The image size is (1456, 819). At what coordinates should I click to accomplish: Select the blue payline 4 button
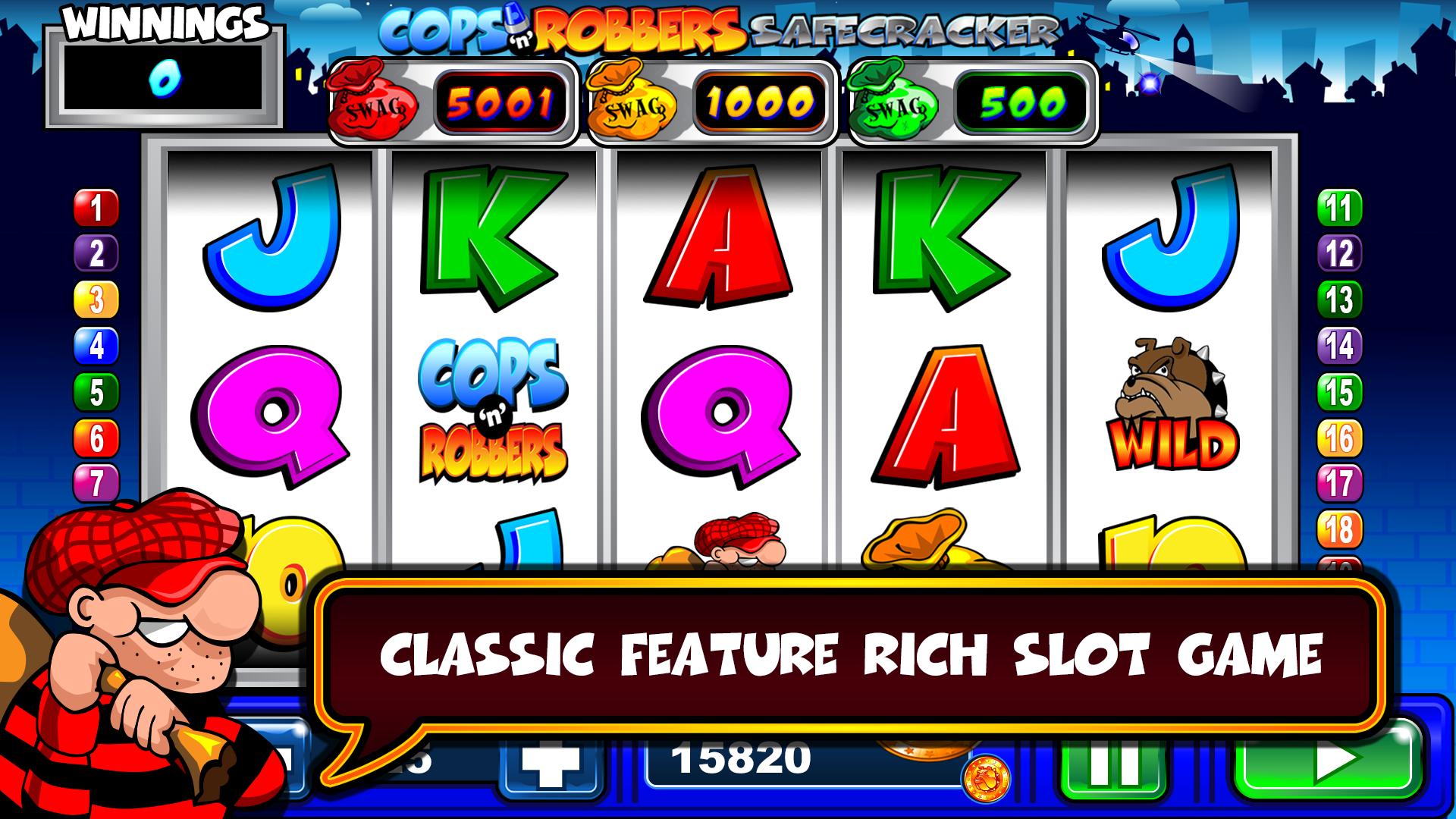tap(96, 347)
